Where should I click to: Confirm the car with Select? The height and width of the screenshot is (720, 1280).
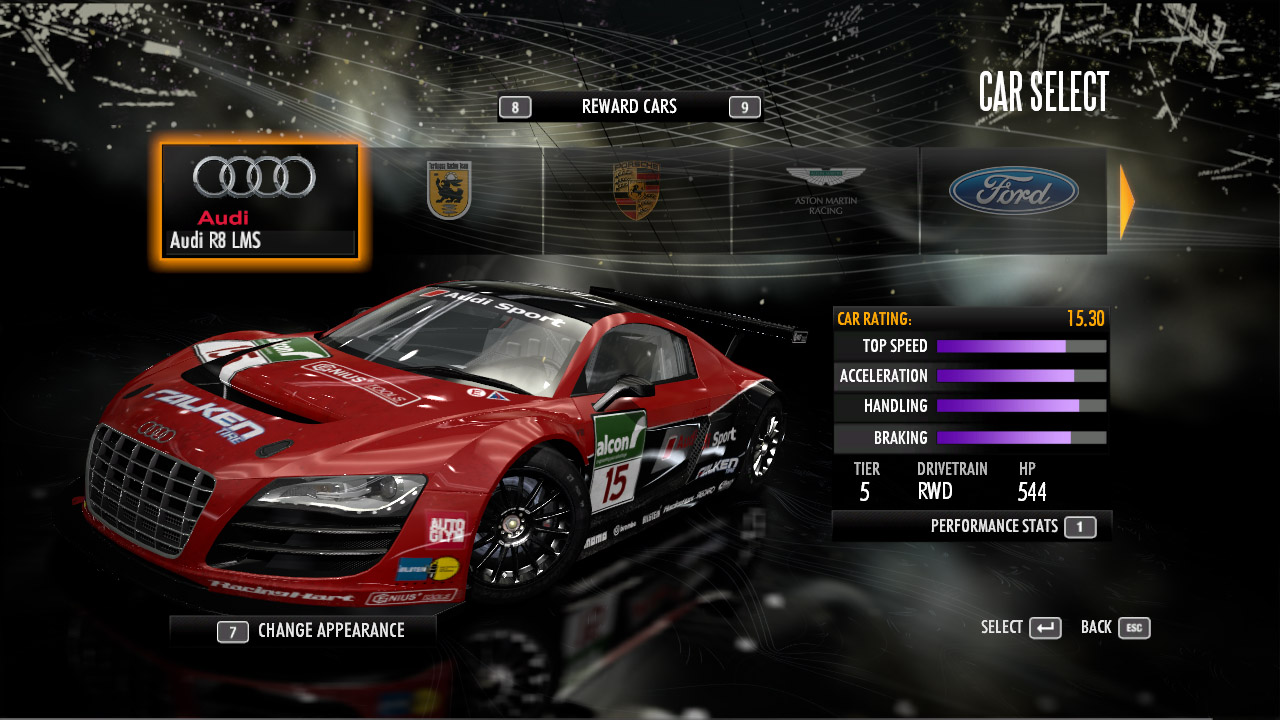tap(1021, 628)
